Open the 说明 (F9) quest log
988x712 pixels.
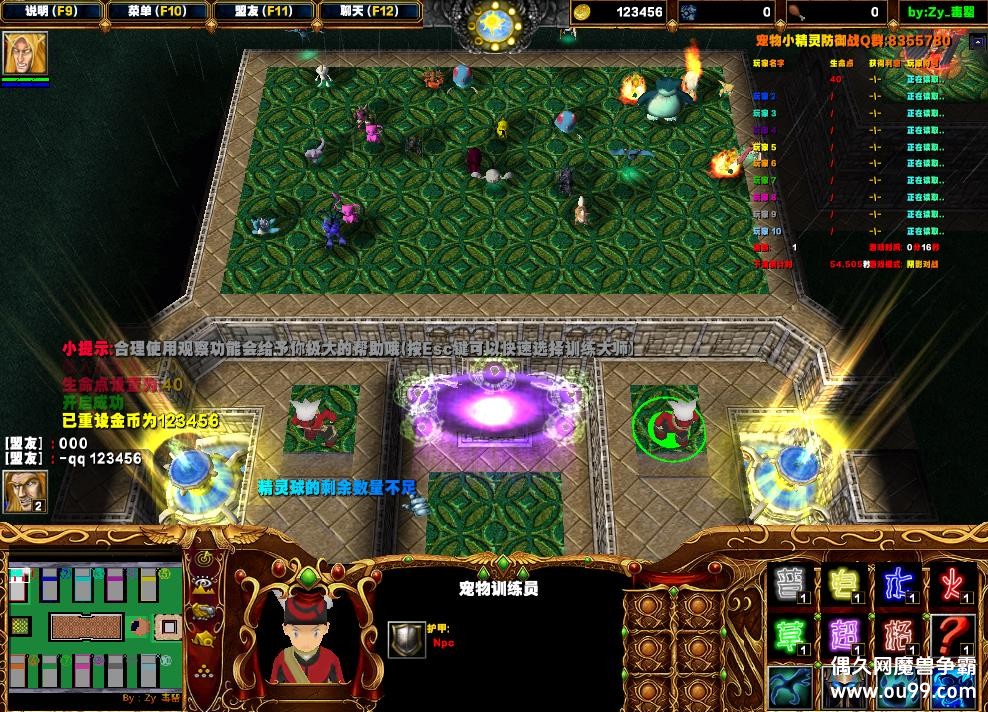50,12
